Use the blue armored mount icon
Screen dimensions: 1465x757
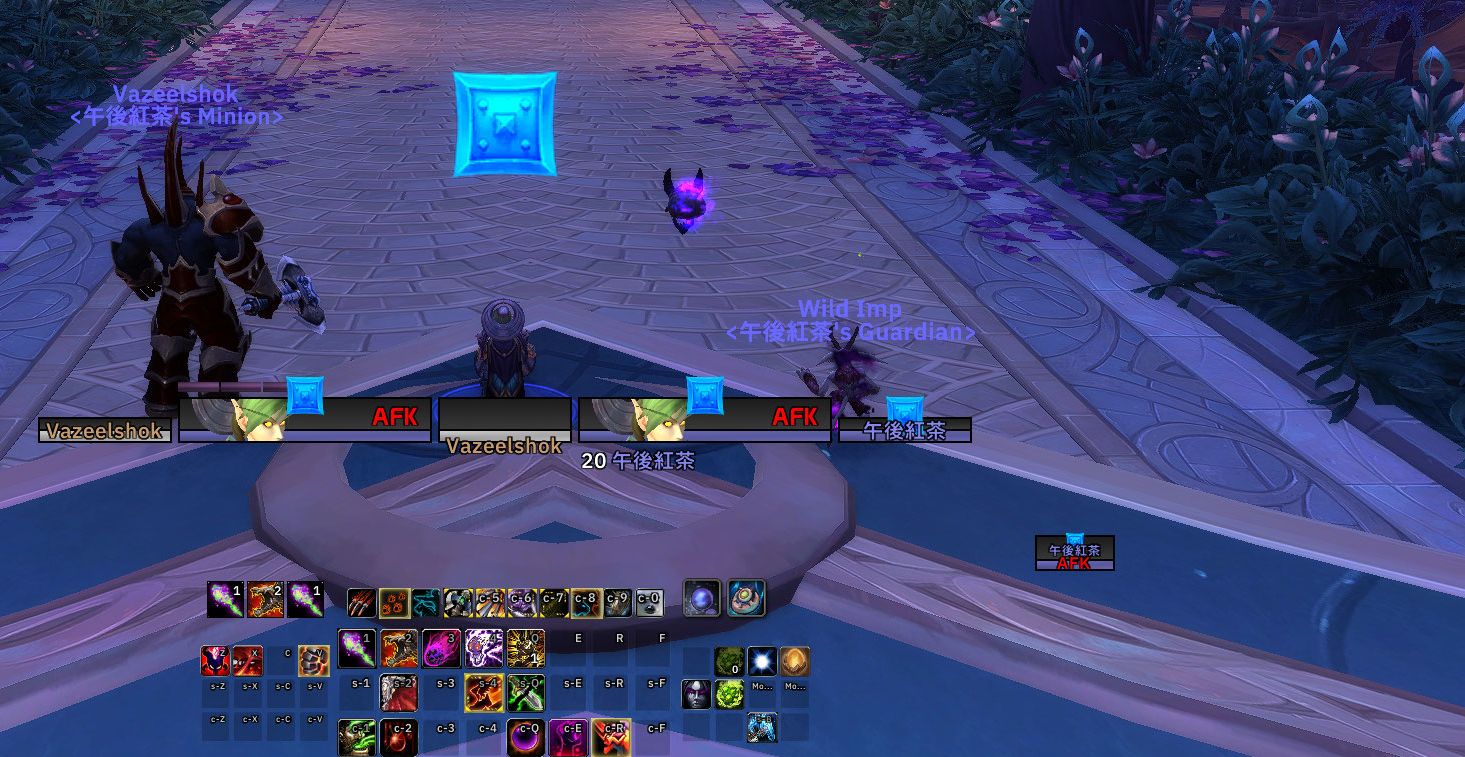[x=762, y=727]
